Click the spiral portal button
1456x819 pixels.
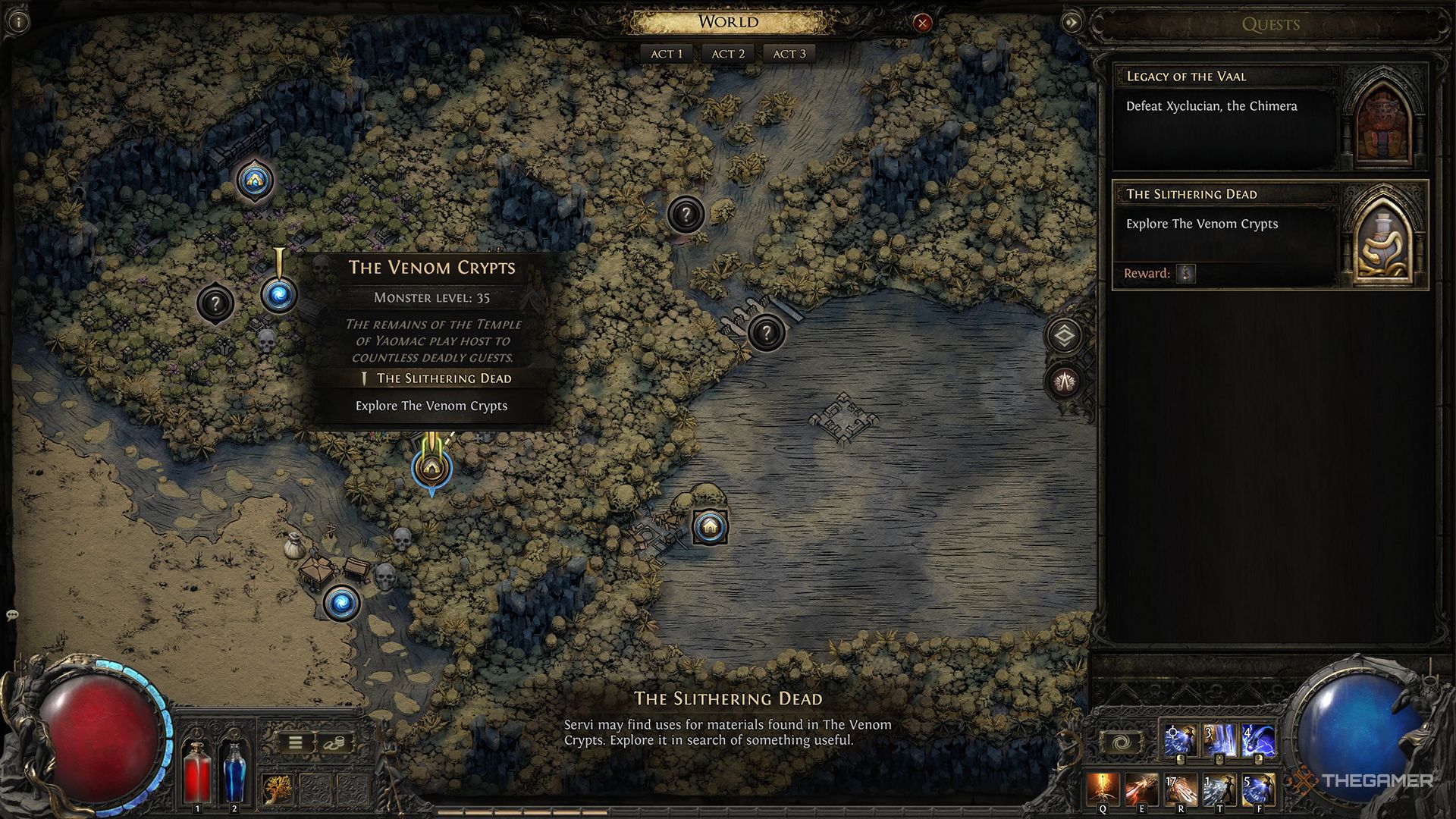coord(1122,742)
